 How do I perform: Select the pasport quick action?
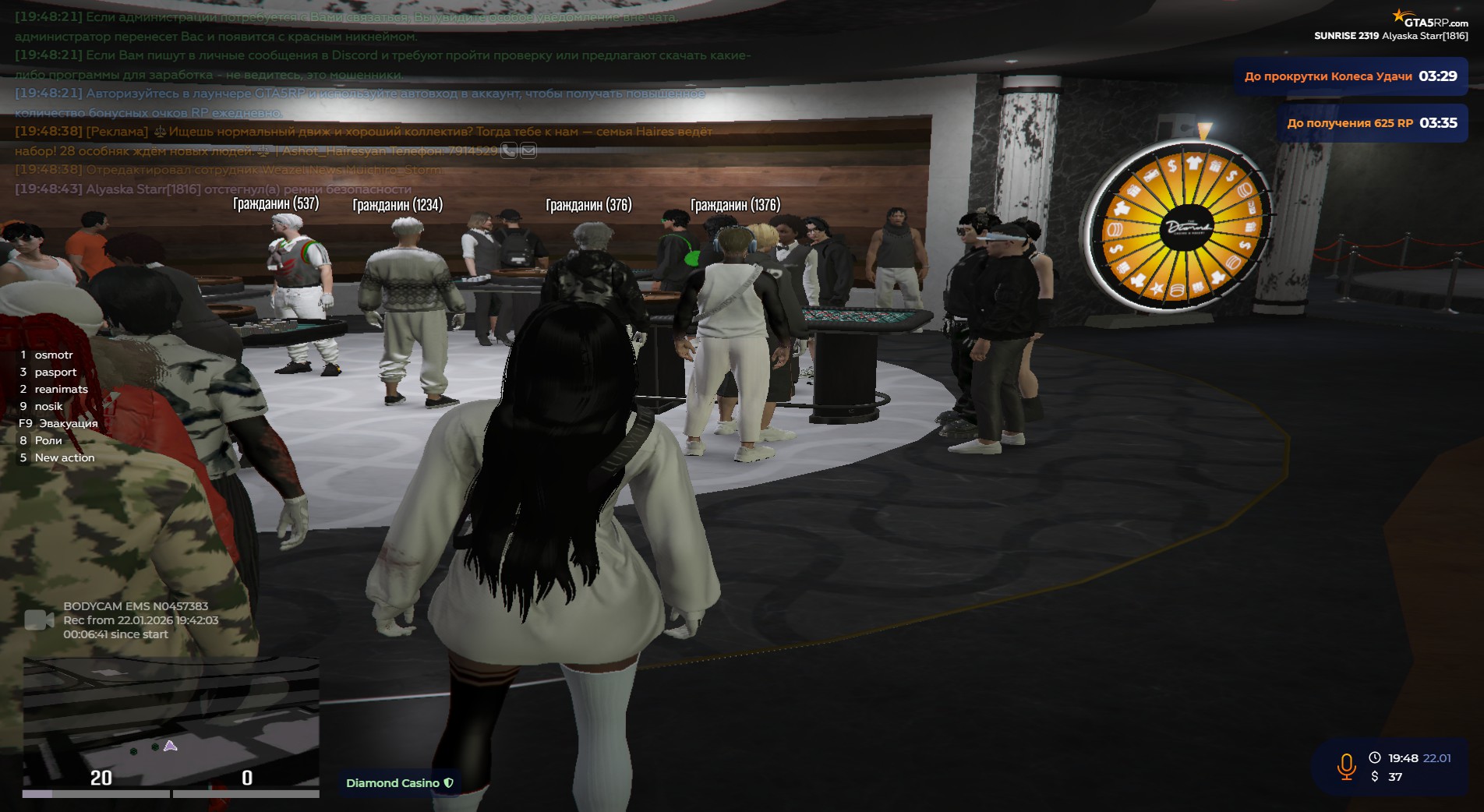pyautogui.click(x=55, y=372)
